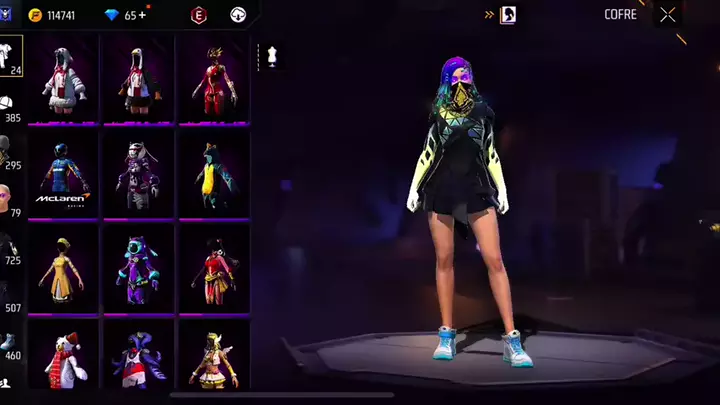This screenshot has height=405, width=720.
Task: Choose the purple one-eyed monster costume
Action: tap(138, 270)
